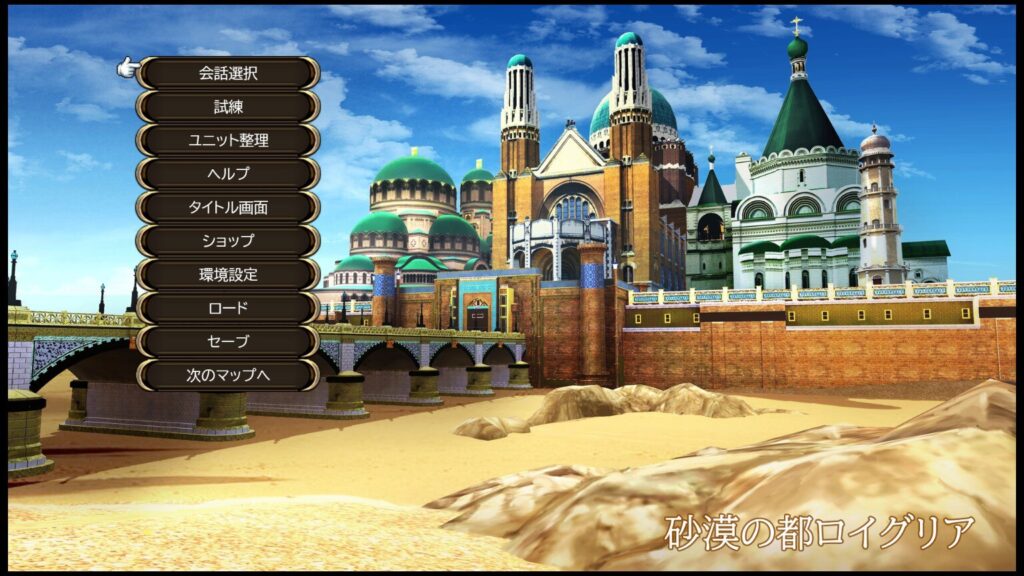Open 環境設定 settings
1024x576 pixels.
coord(228,274)
